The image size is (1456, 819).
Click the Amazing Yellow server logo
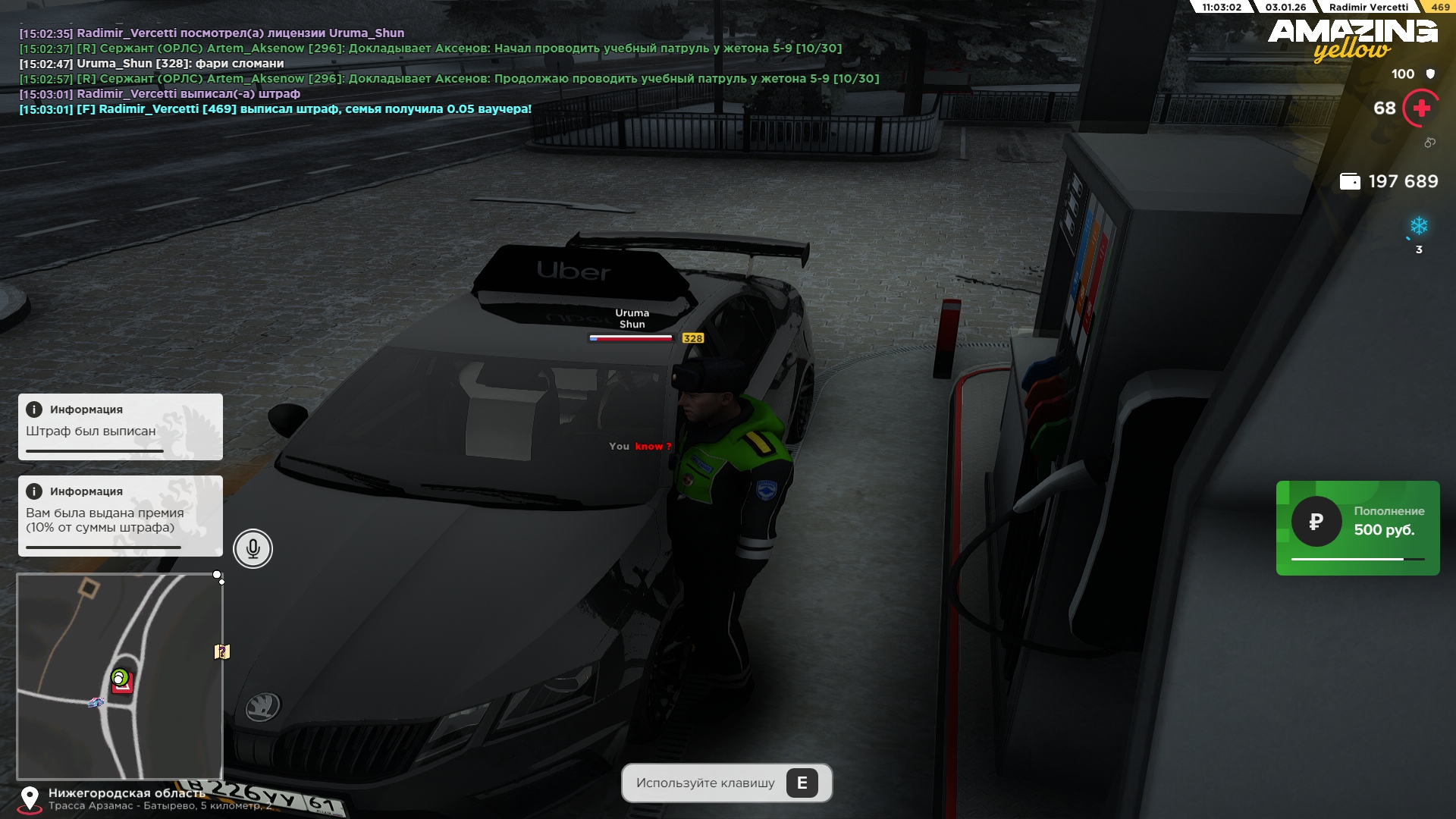coord(1352,39)
